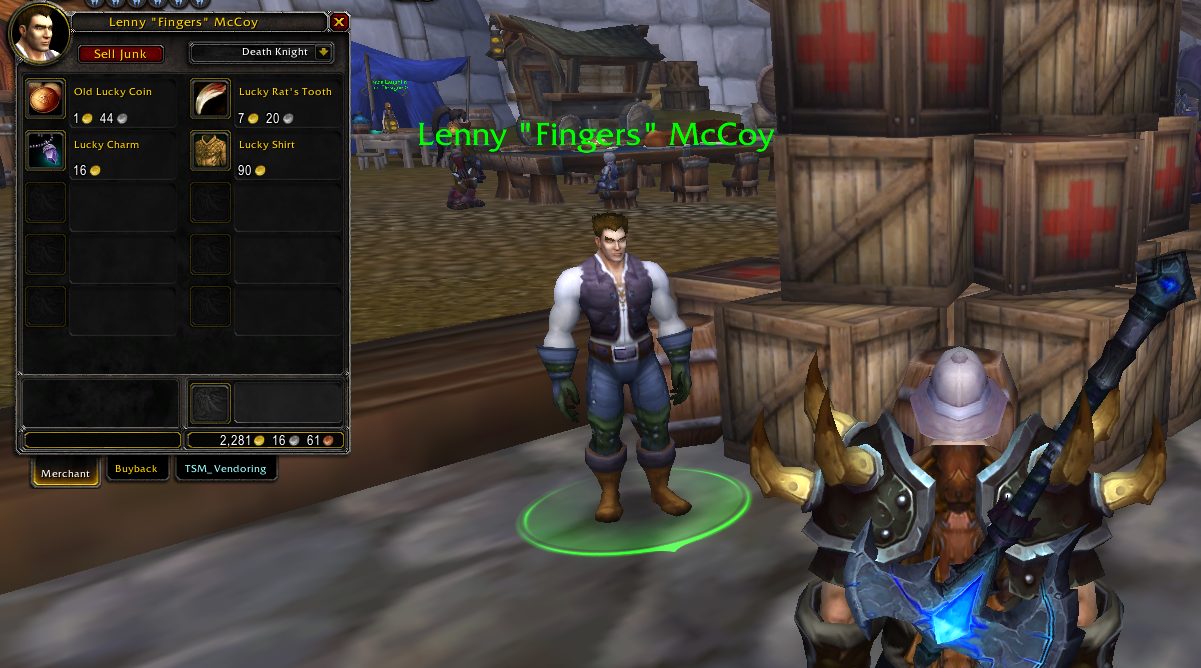Image resolution: width=1201 pixels, height=668 pixels.
Task: Switch to the Buyback tab
Action: [136, 469]
